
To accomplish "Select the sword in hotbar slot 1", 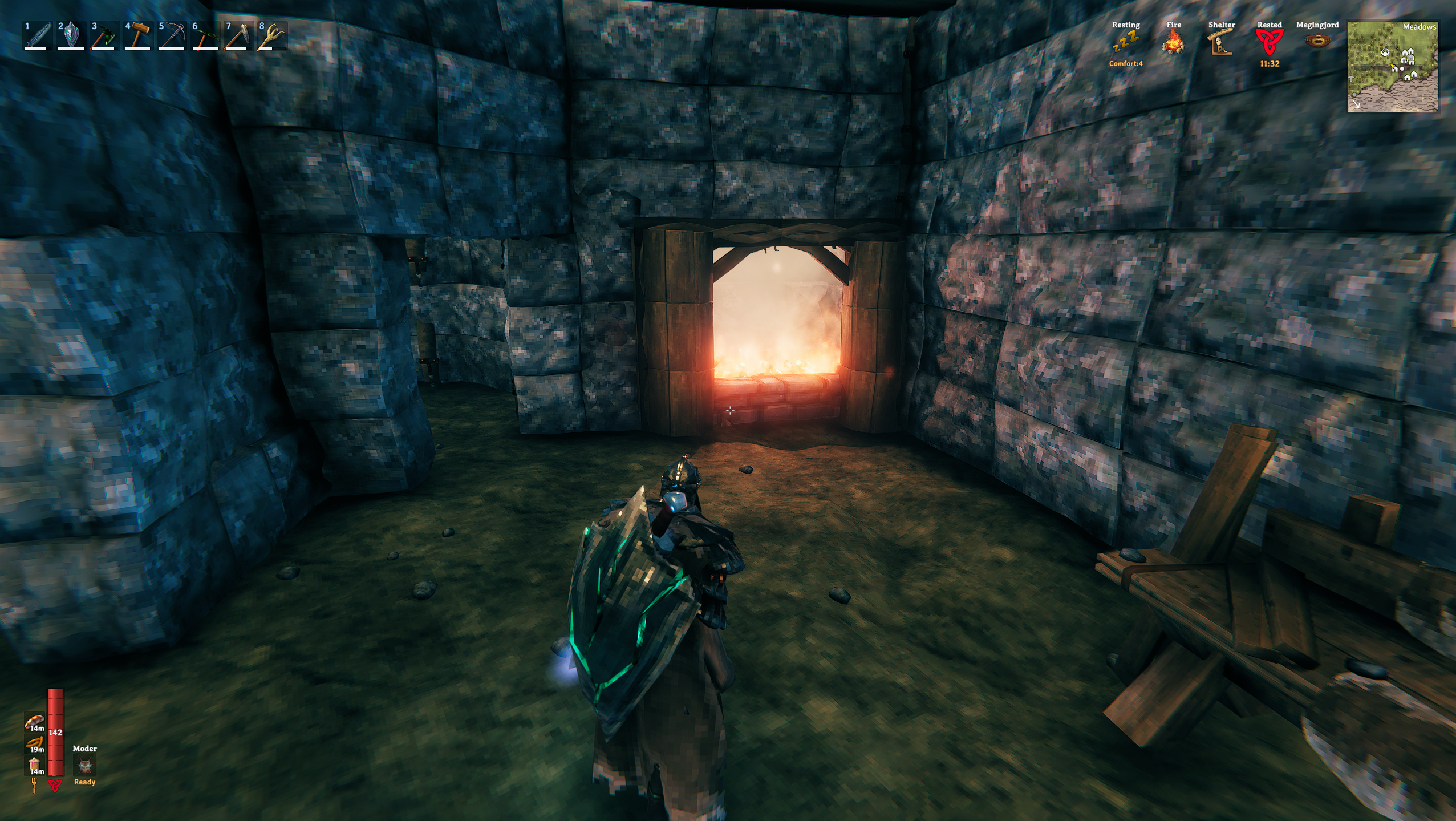I will click(38, 36).
